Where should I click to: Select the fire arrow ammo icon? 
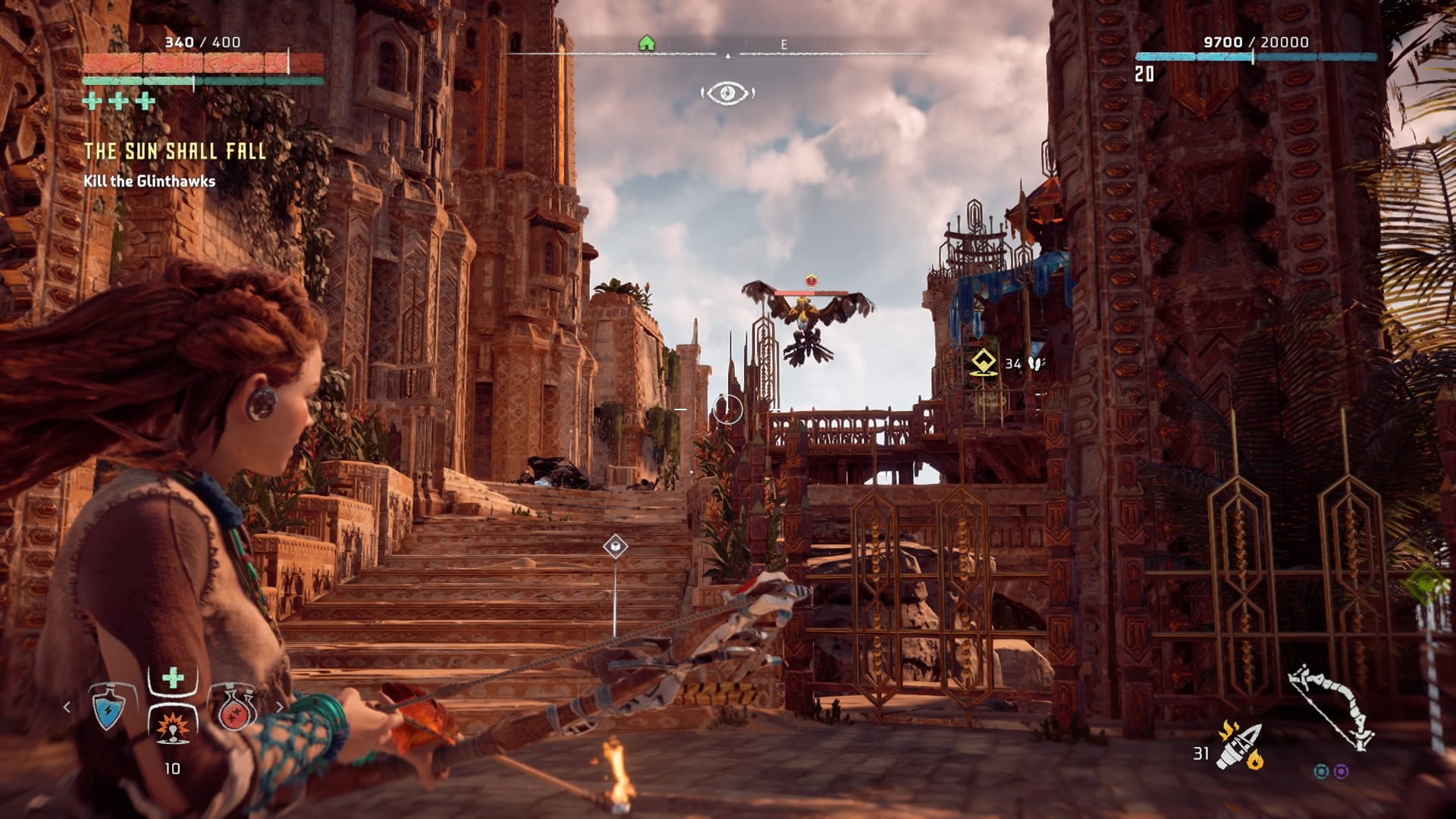pyautogui.click(x=1239, y=746)
